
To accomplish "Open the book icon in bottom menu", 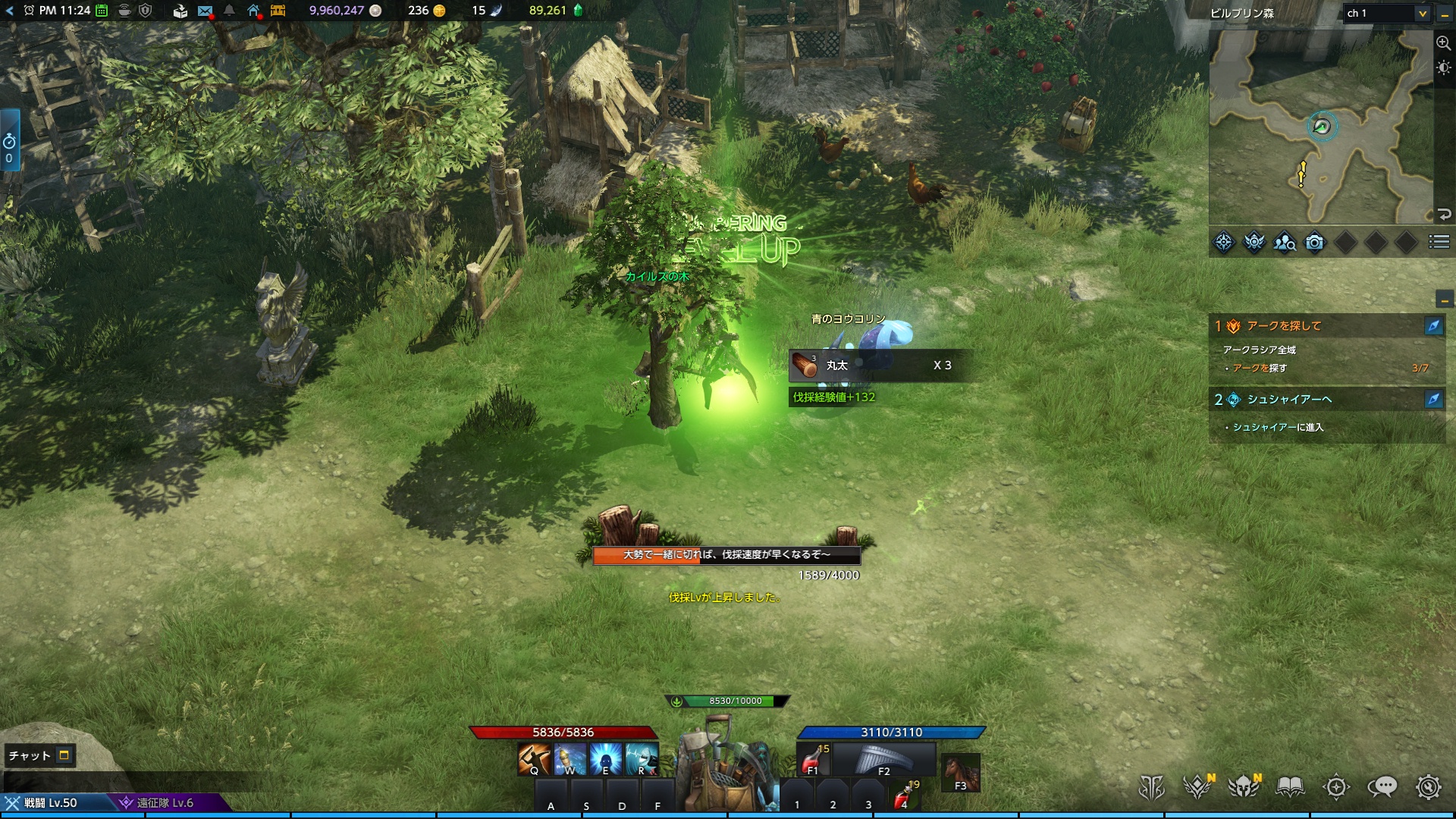I will point(1290,787).
